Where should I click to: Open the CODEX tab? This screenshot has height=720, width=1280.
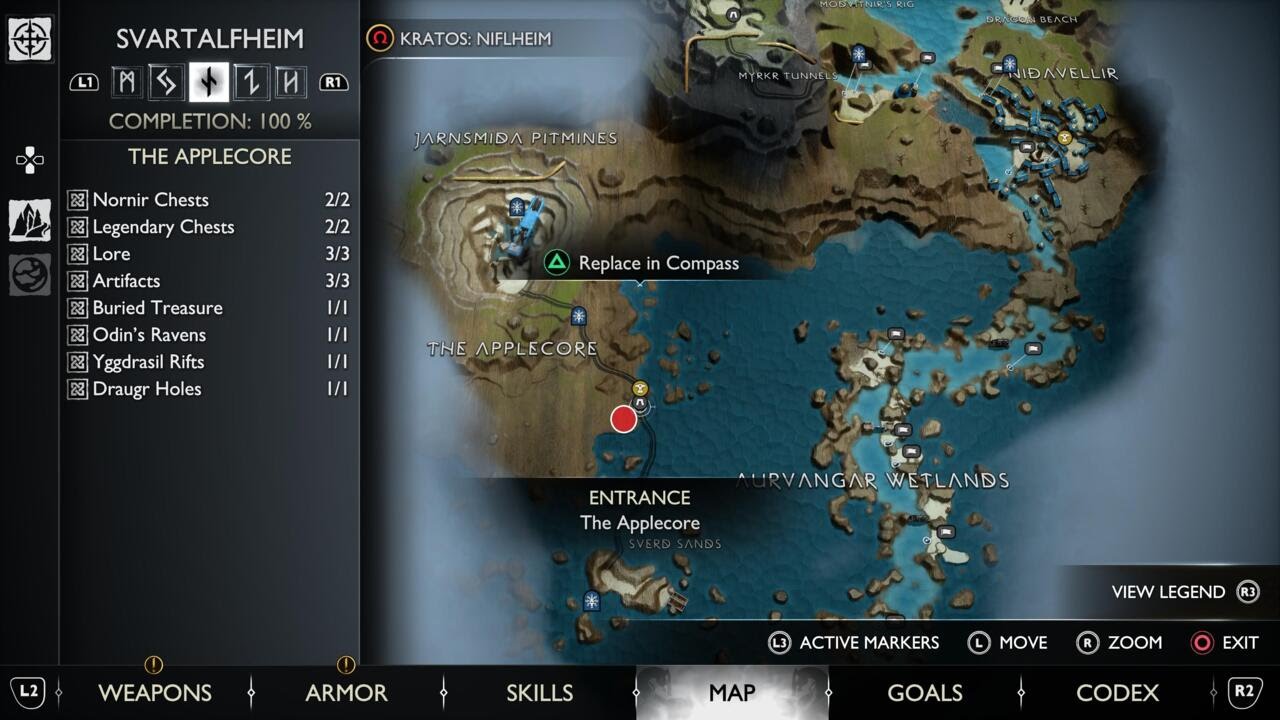[x=1119, y=692]
